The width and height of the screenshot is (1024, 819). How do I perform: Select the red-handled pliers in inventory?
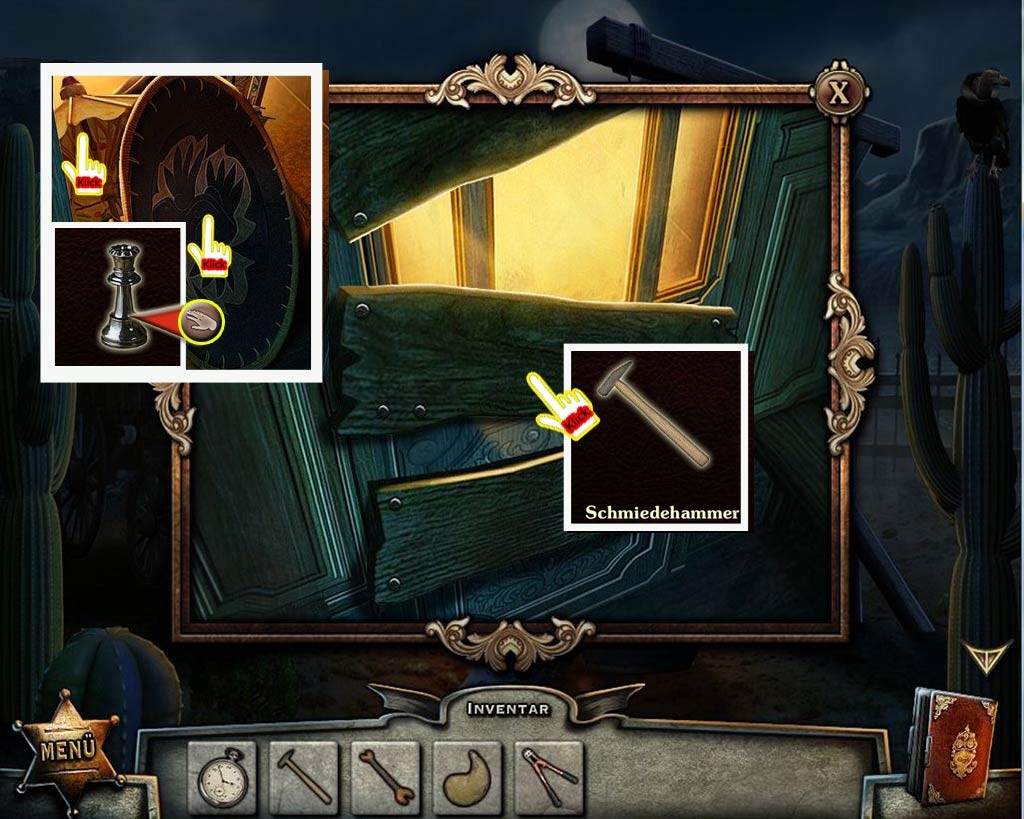pyautogui.click(x=549, y=777)
